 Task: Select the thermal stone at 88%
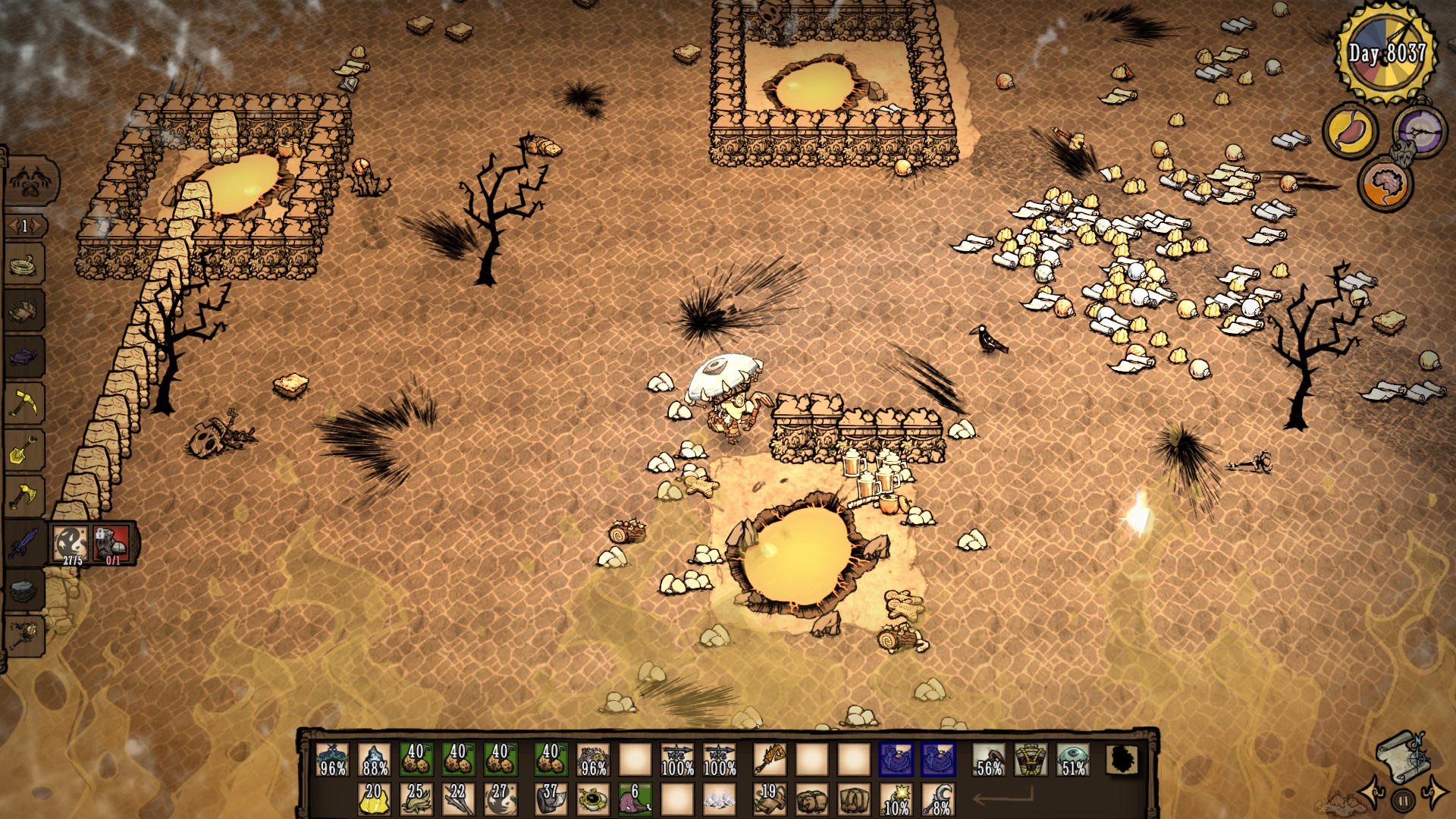[375, 759]
